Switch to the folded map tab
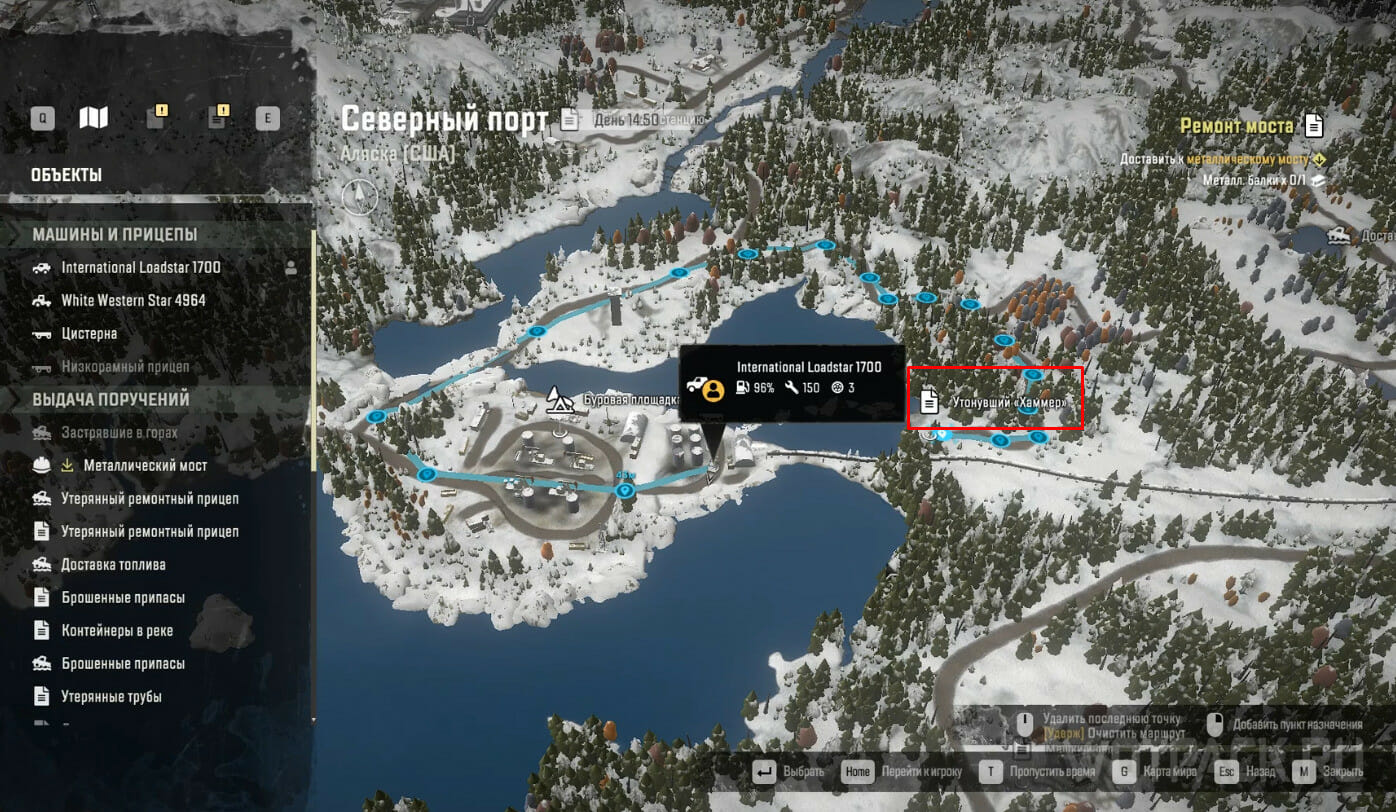The width and height of the screenshot is (1396, 812). coord(93,119)
